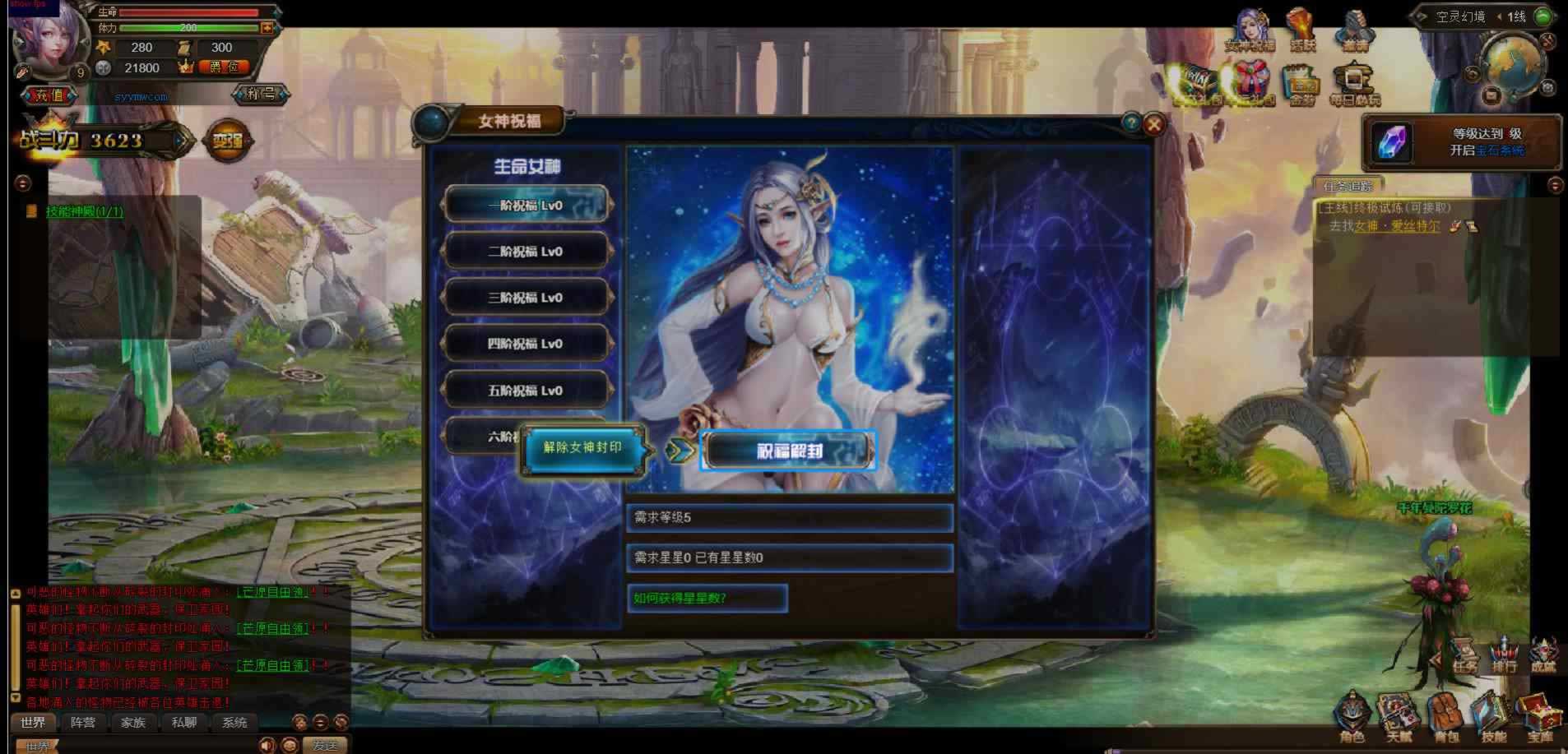Image resolution: width=1568 pixels, height=754 pixels.
Task: Close the 女神祝福 panel with the red X
Action: [x=1154, y=124]
